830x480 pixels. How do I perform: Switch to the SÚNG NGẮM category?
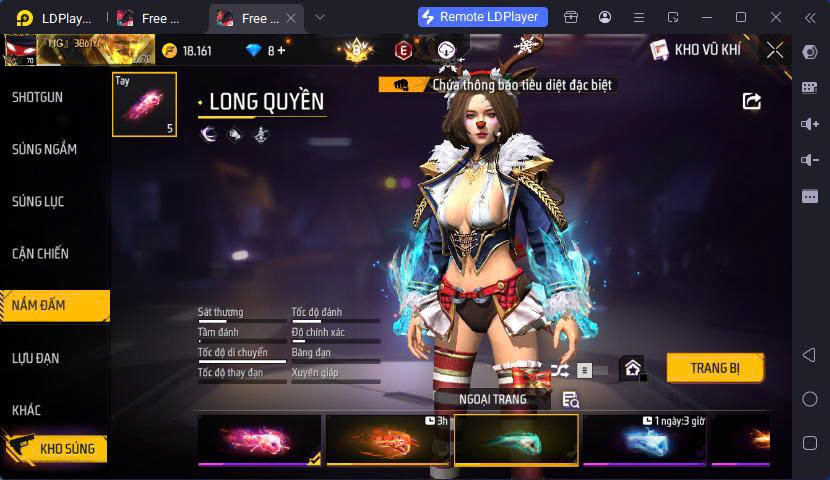pyautogui.click(x=44, y=149)
